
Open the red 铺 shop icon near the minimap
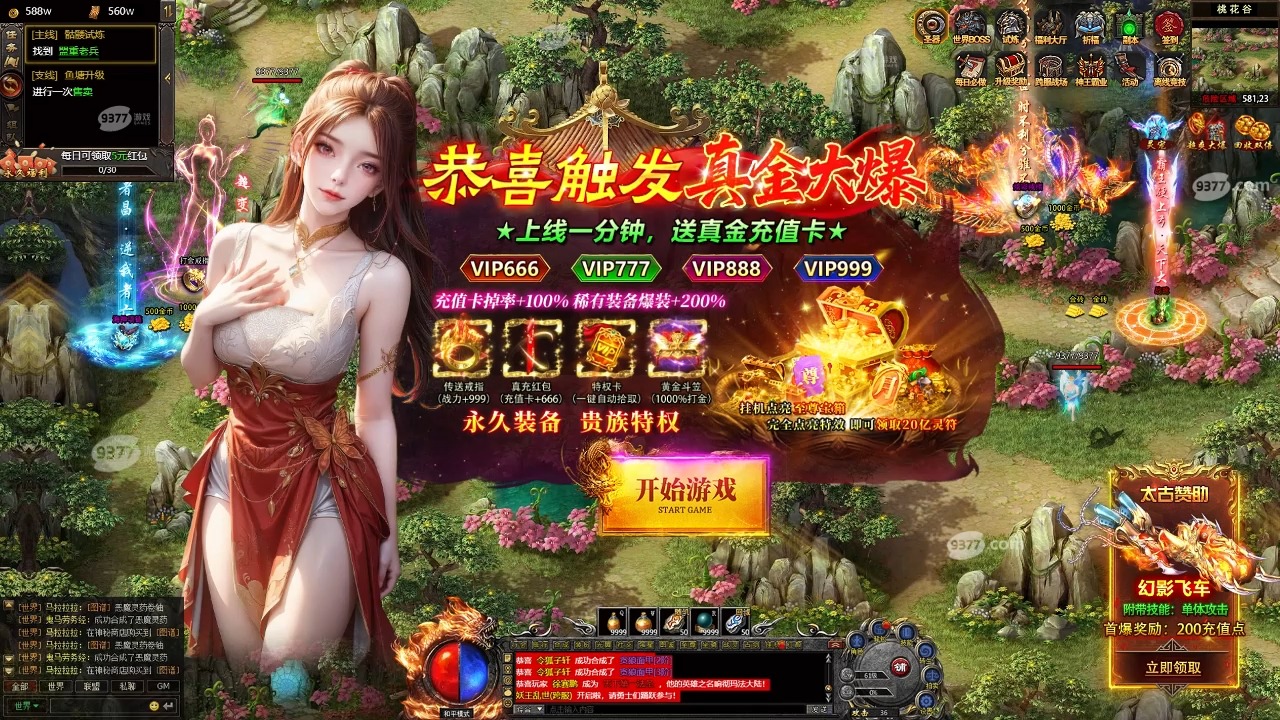(900, 667)
